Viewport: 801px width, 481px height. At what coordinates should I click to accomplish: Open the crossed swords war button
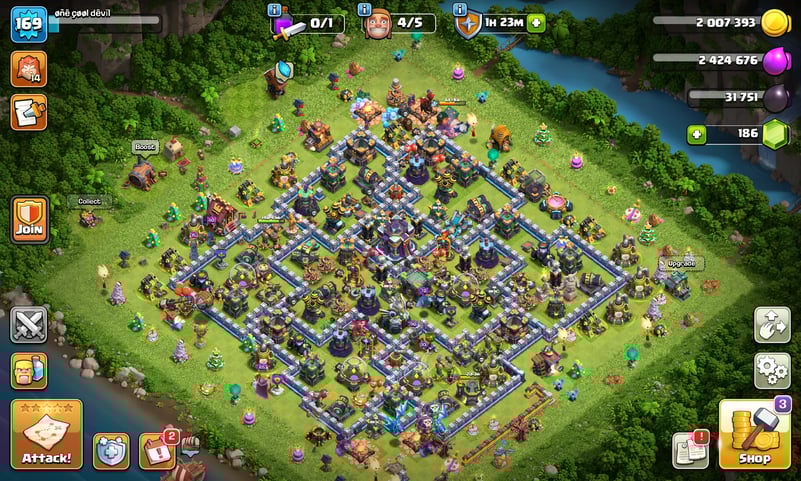click(29, 325)
